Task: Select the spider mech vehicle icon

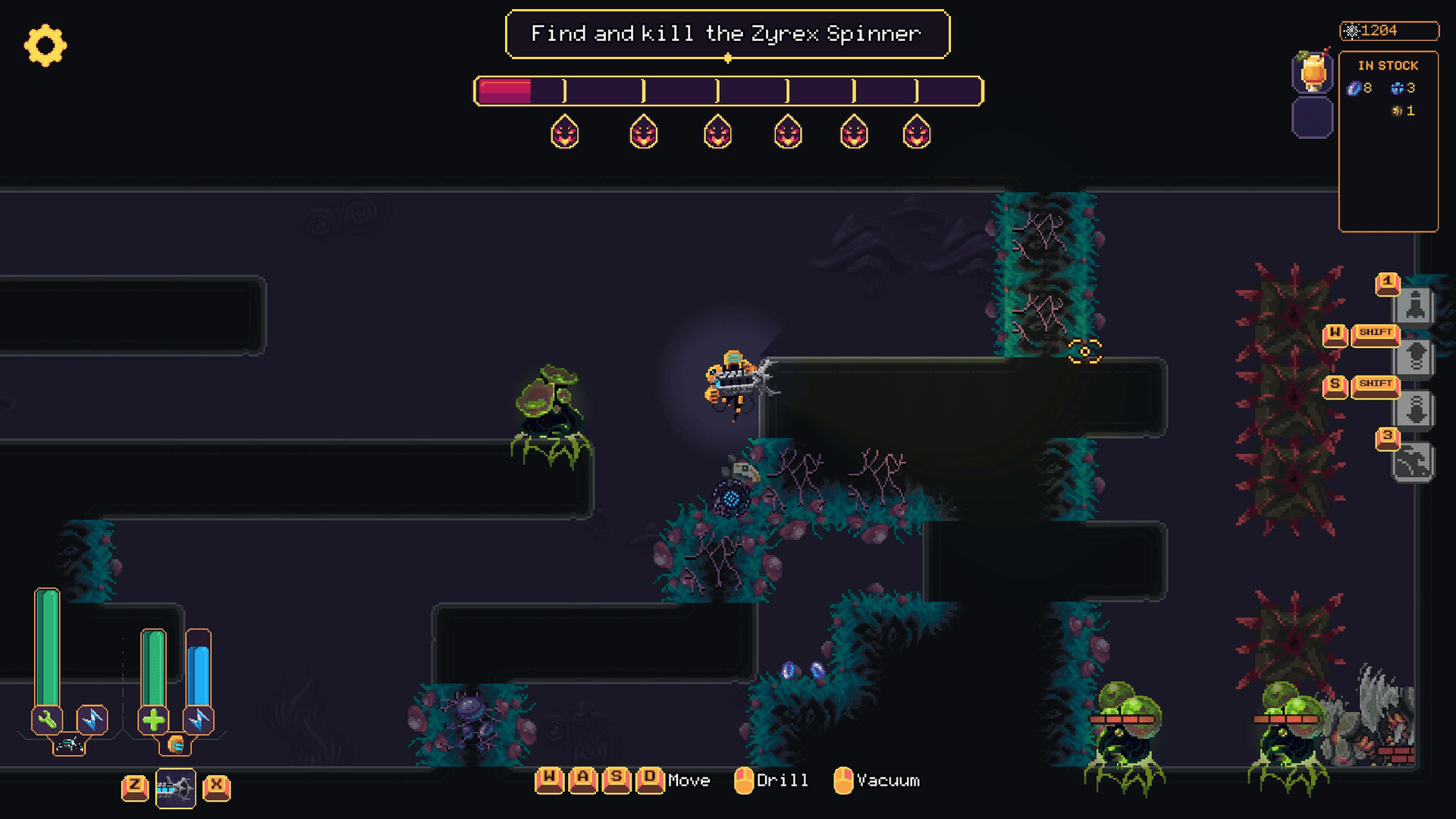Action: pos(69,745)
